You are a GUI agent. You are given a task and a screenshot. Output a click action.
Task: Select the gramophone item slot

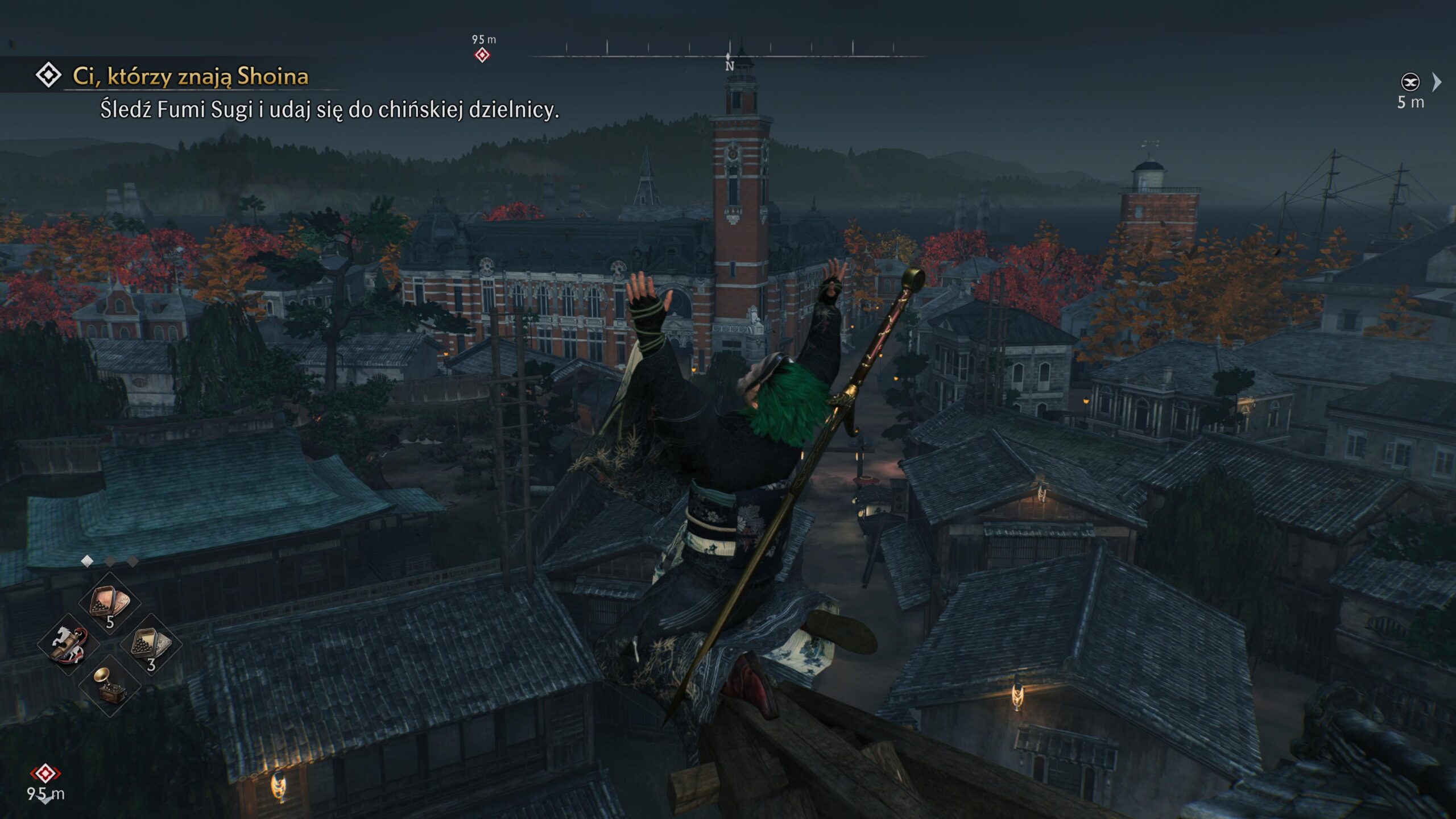[110, 685]
